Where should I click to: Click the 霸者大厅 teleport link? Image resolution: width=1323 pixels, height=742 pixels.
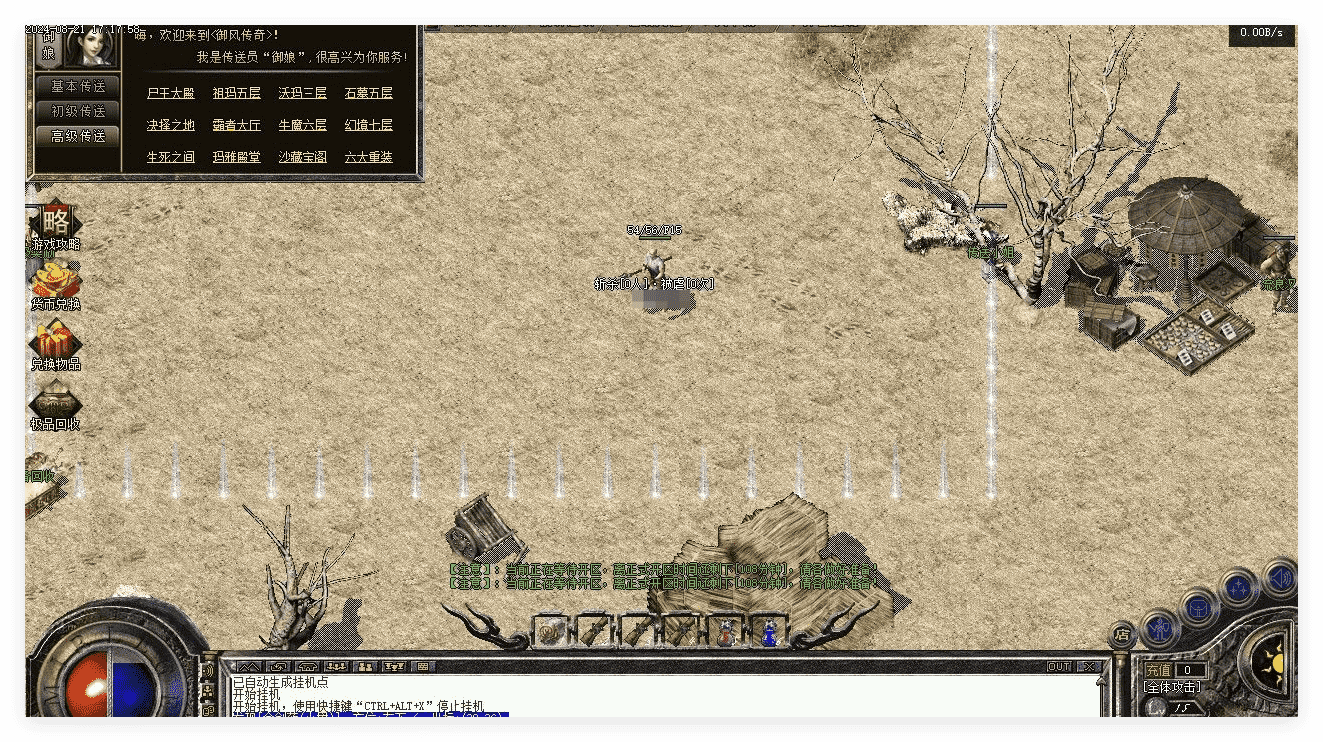tap(236, 125)
